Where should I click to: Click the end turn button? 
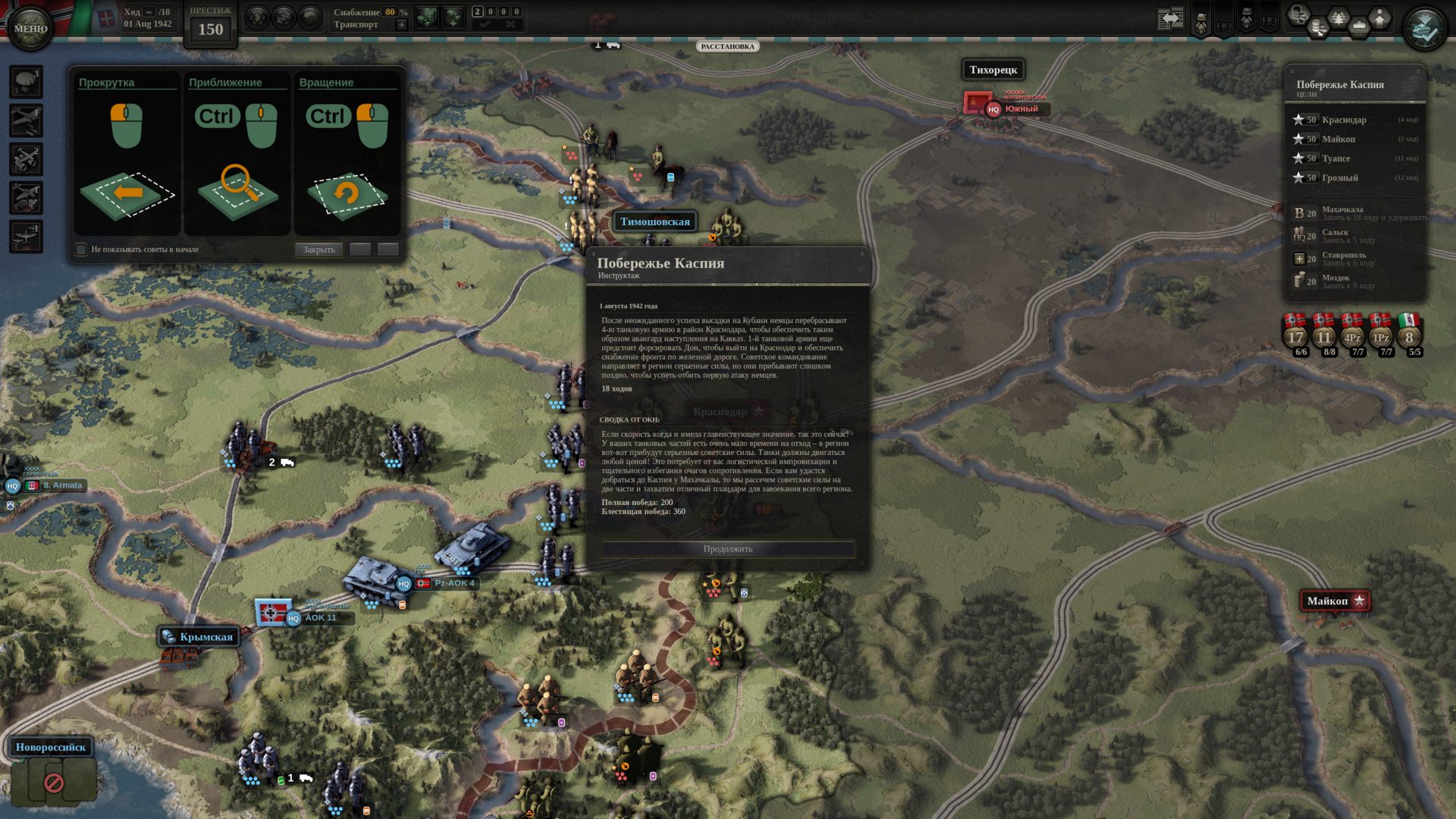[1424, 29]
